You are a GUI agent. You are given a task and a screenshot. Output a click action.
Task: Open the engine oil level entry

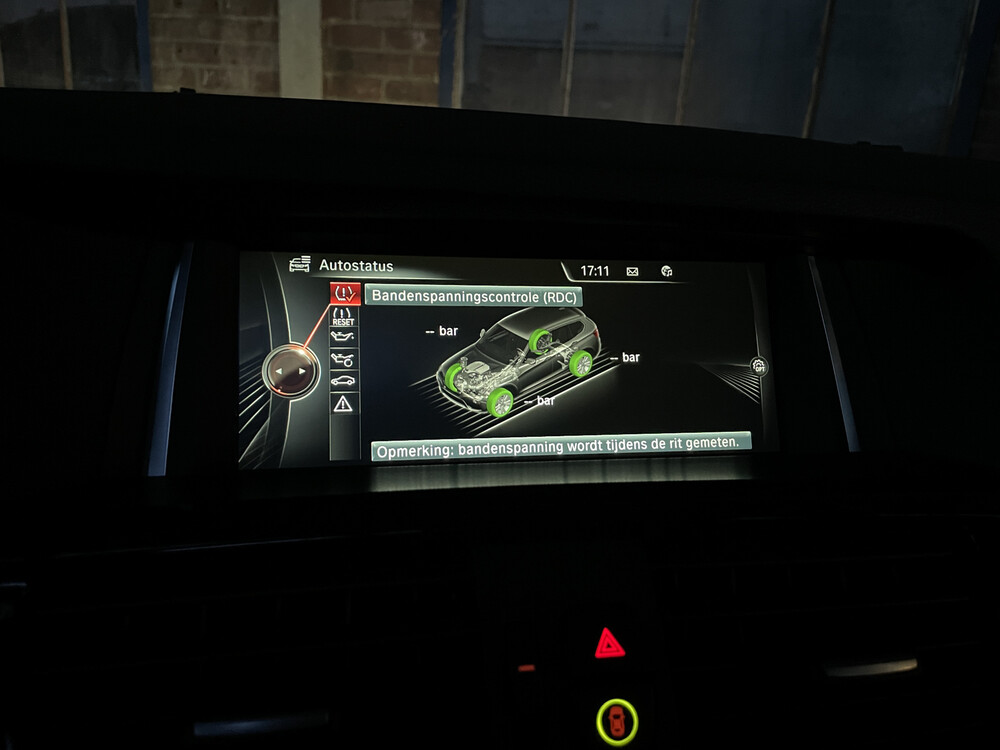tap(343, 338)
